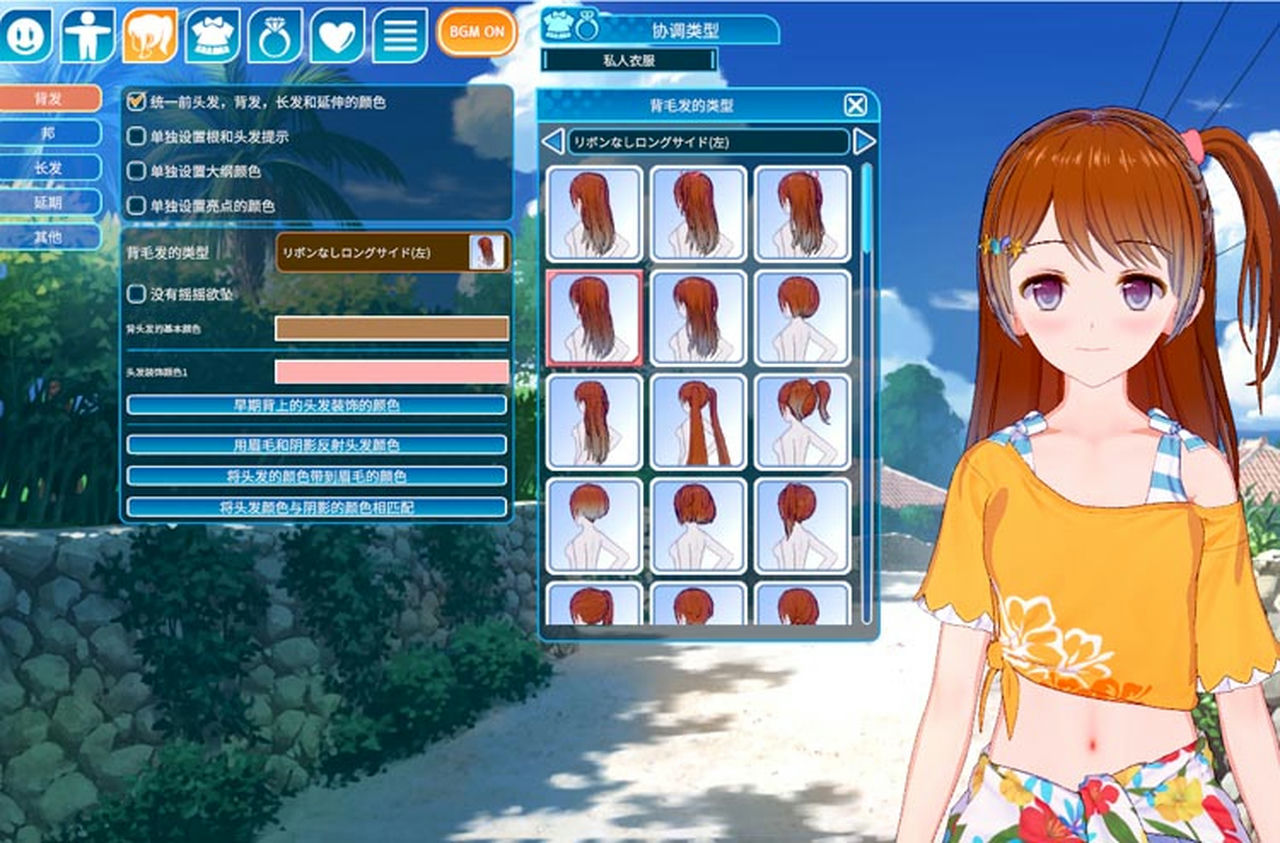Switch to the 长发 hair tab

coord(51,168)
